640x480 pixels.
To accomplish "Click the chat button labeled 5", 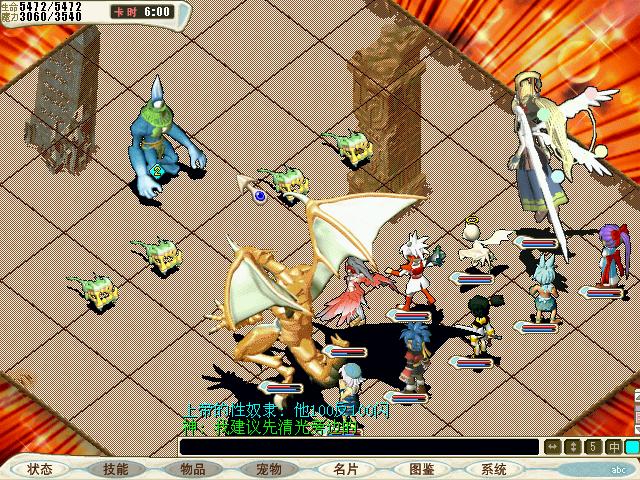I will (593, 447).
